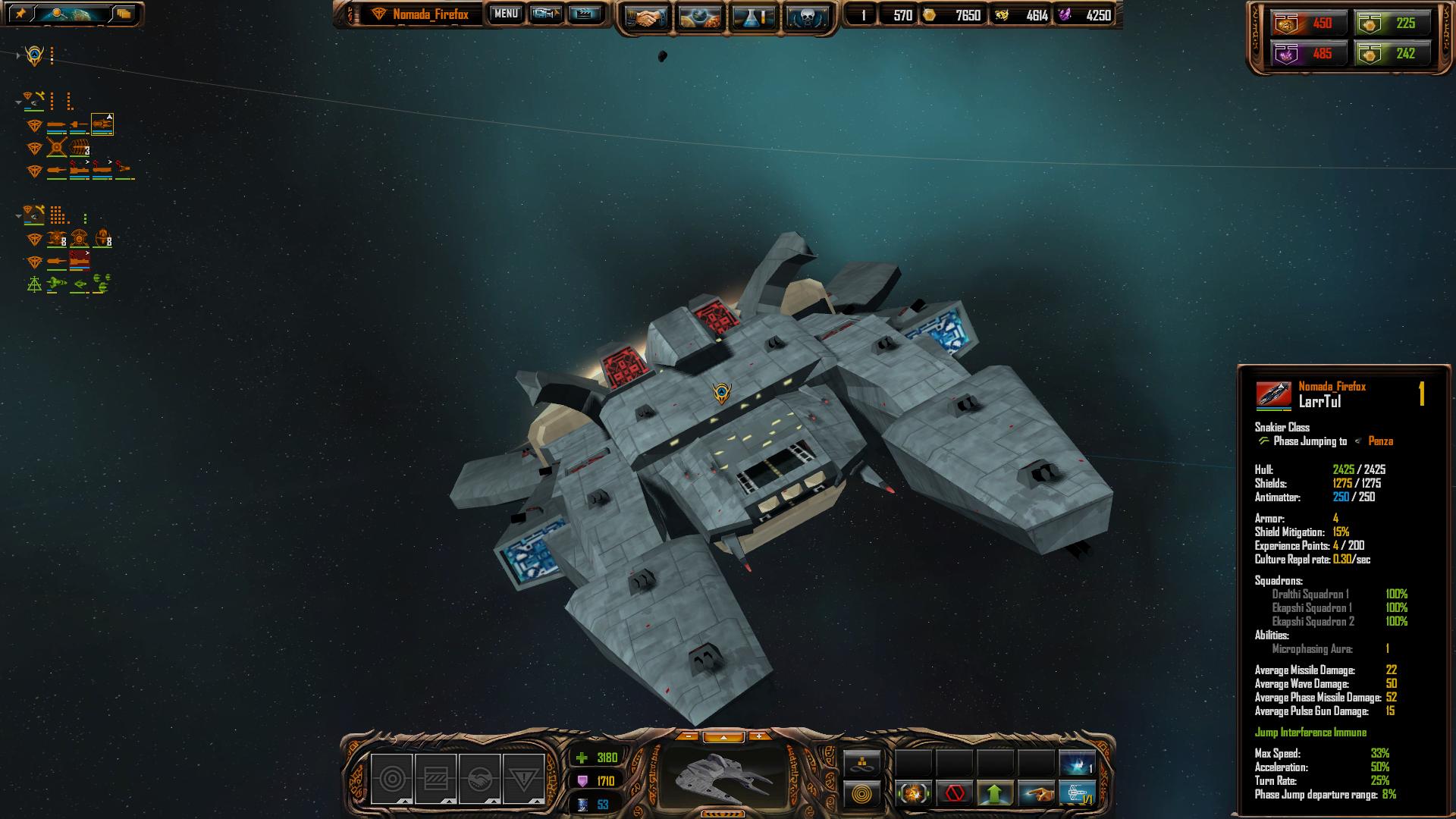Click the green upgrade arrow button
This screenshot has width=1456, height=819.
coord(994,794)
